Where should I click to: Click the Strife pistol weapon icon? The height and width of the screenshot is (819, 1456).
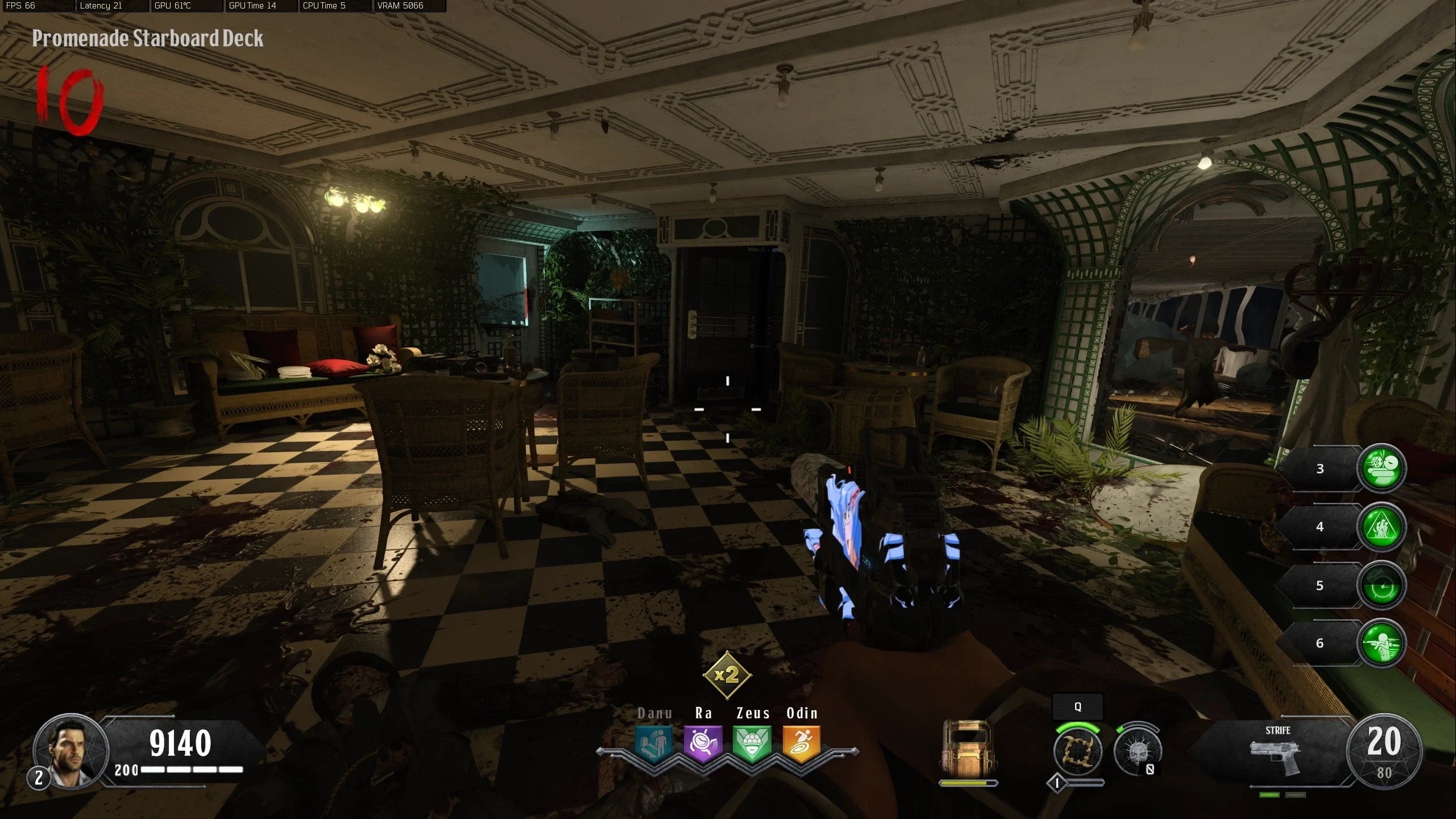pos(1276,756)
